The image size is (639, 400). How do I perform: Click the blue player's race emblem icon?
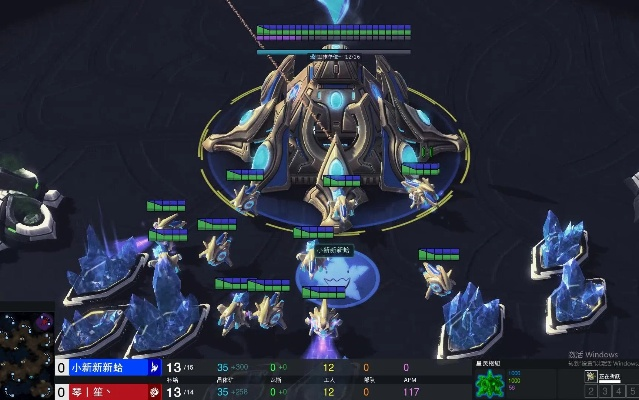155,367
